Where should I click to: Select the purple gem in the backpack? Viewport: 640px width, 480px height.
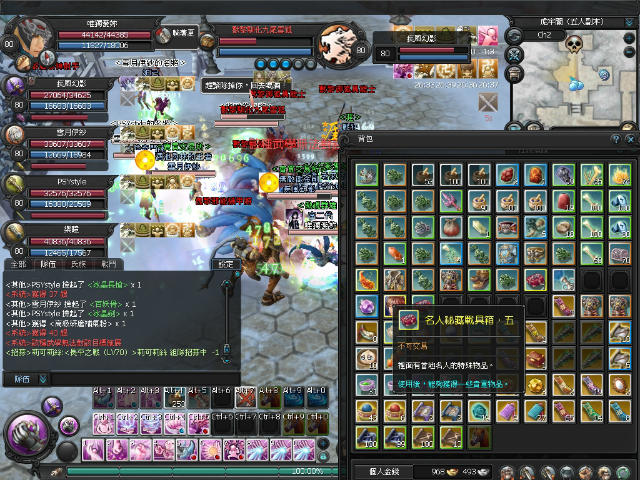click(367, 305)
